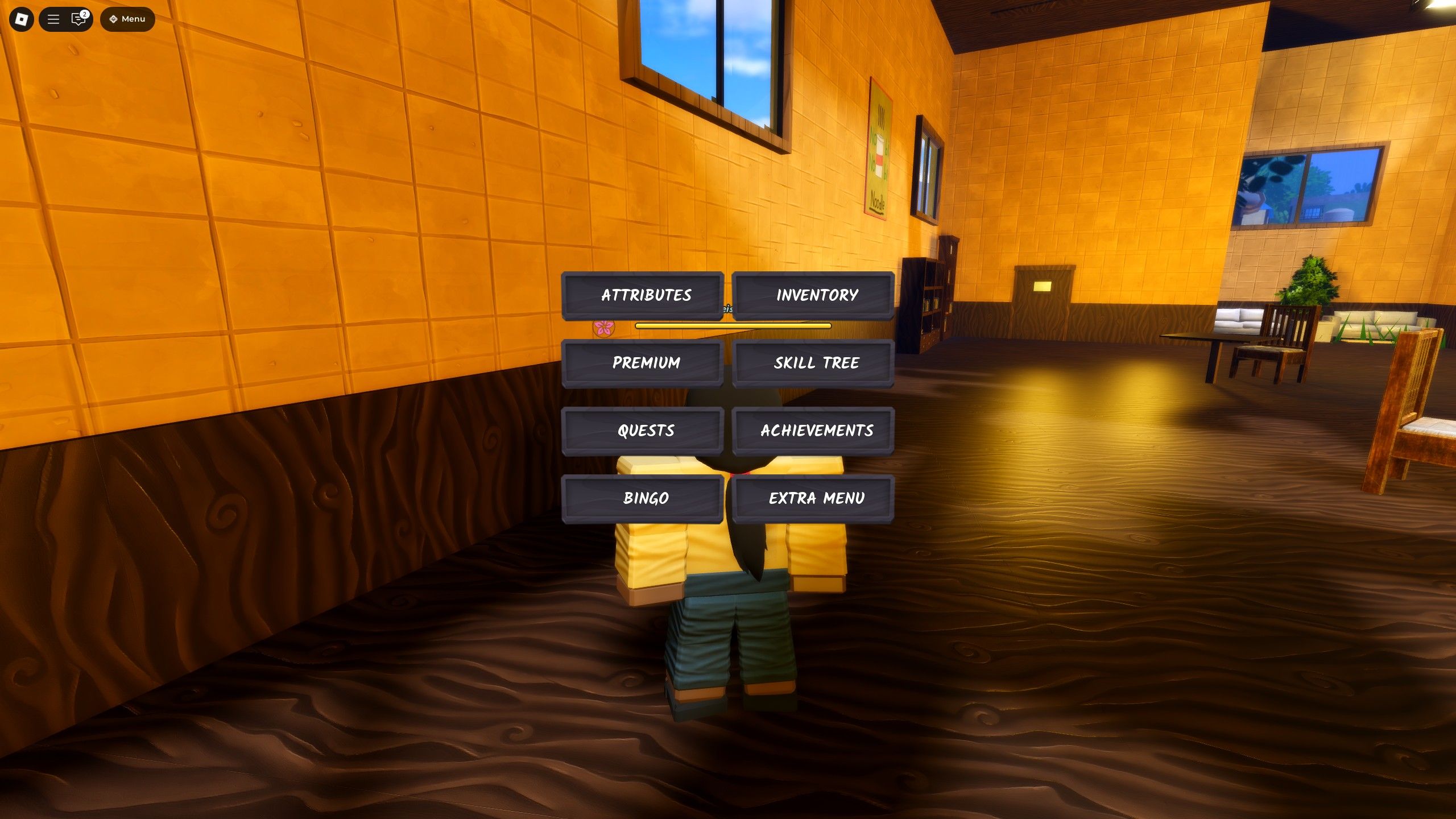Open the Menu in the top-left
Image resolution: width=1456 pixels, height=819 pixels.
(126, 18)
